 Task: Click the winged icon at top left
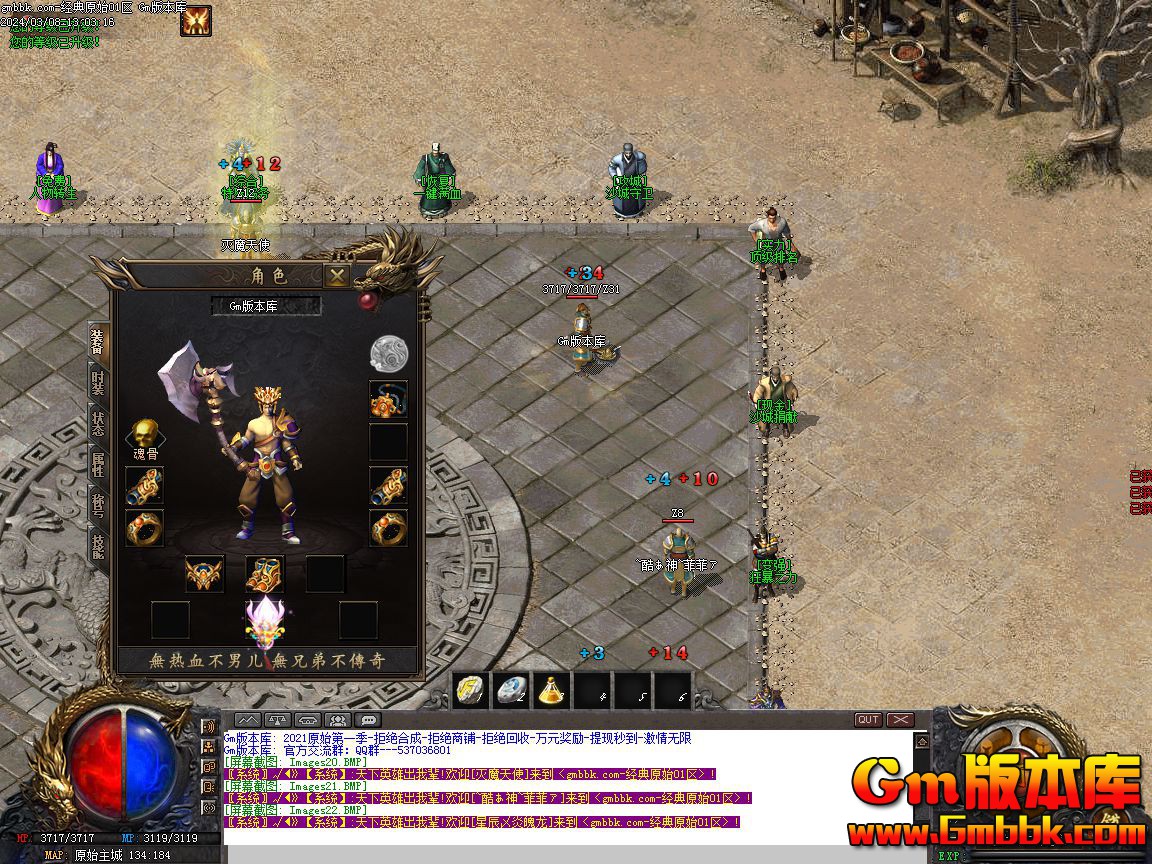(x=196, y=20)
